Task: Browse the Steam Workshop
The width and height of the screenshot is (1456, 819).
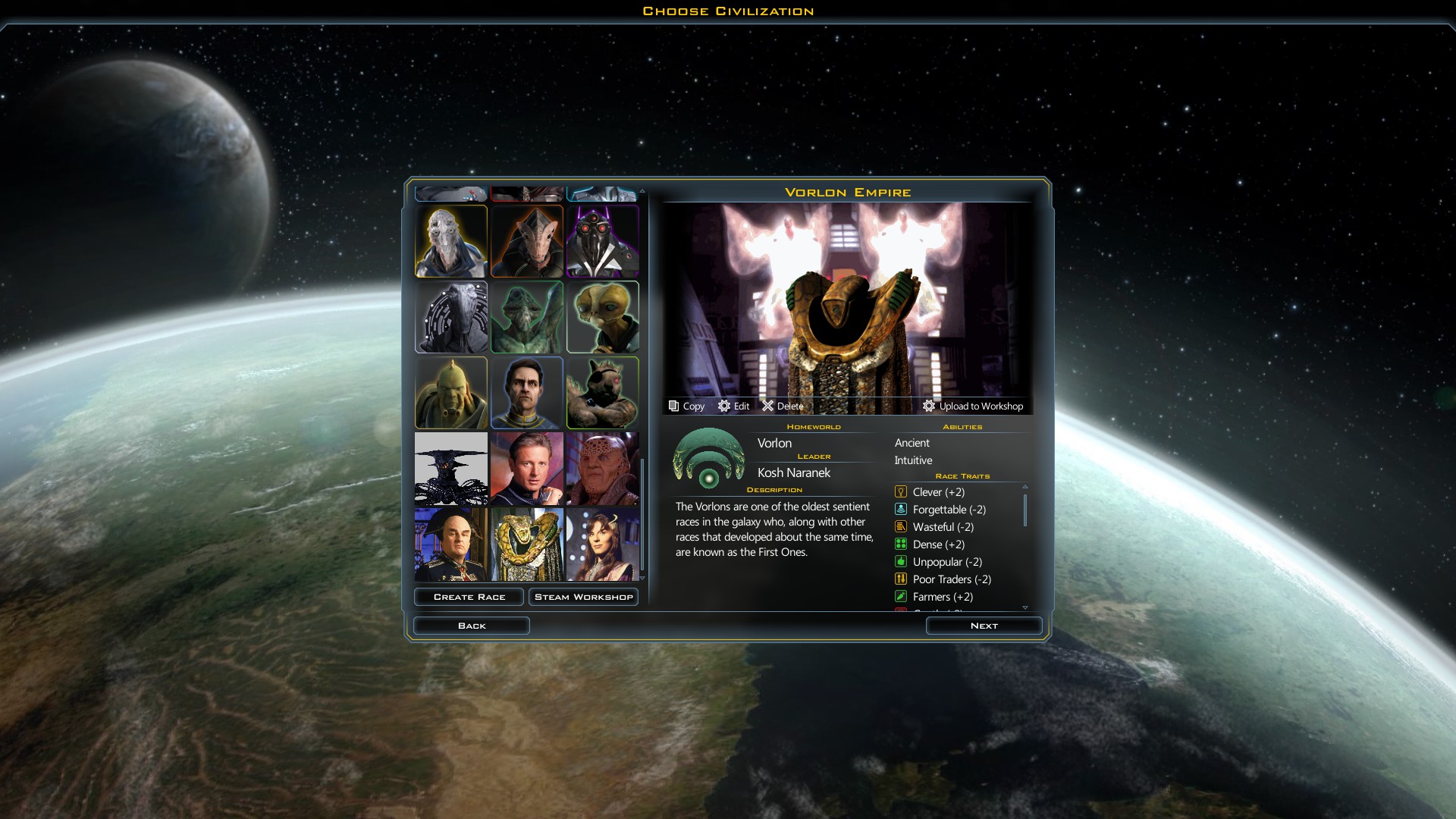Action: pos(583,597)
